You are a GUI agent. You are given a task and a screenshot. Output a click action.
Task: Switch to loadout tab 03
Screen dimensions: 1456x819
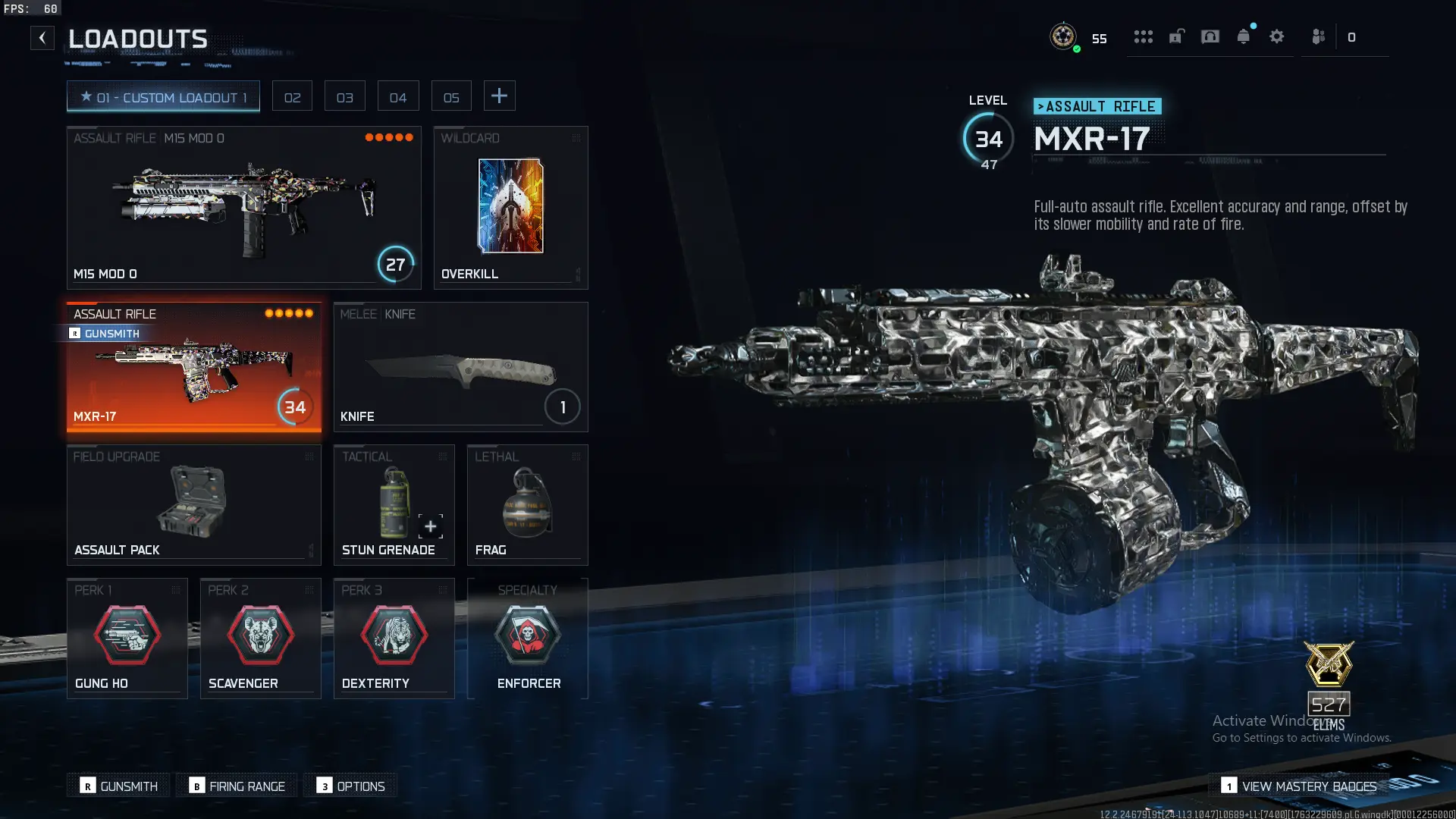(345, 96)
